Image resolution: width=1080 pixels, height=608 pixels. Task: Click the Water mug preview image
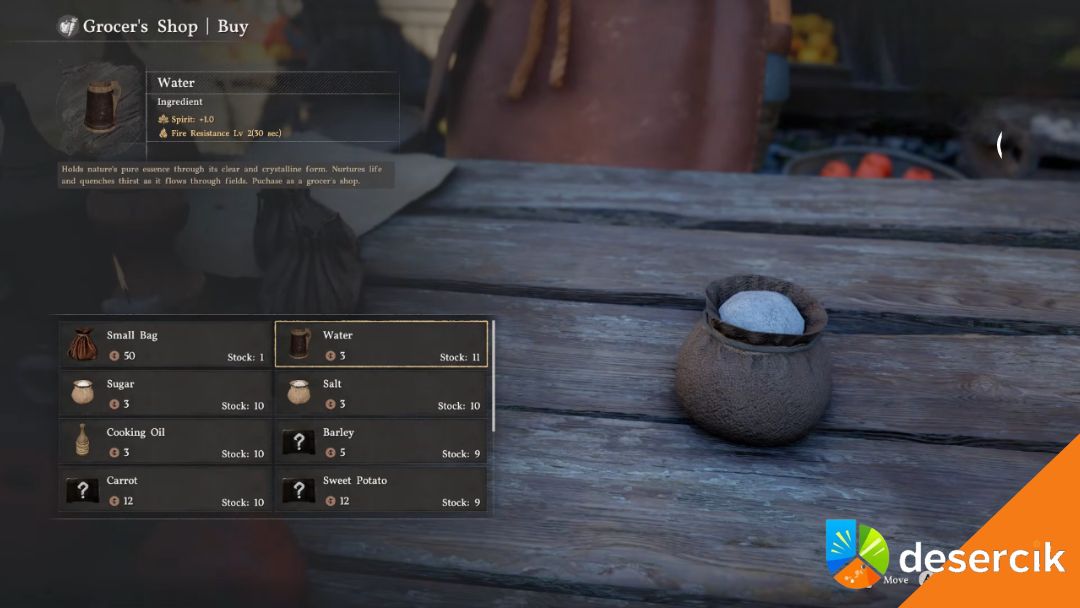pyautogui.click(x=99, y=107)
